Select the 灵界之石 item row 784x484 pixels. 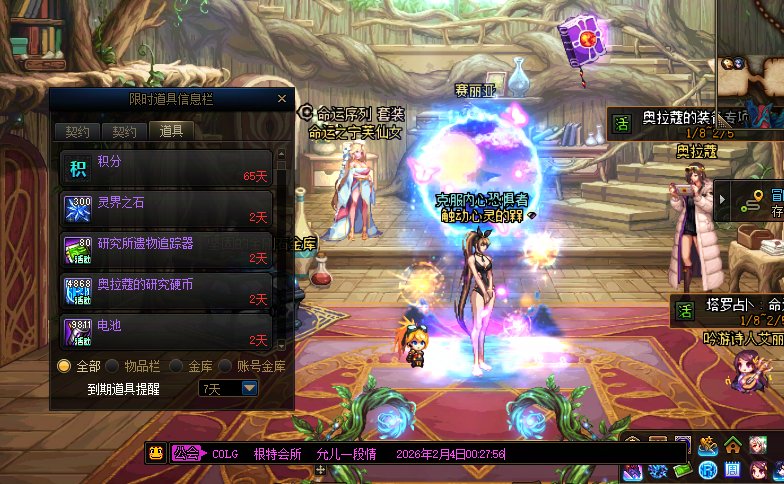[x=166, y=209]
